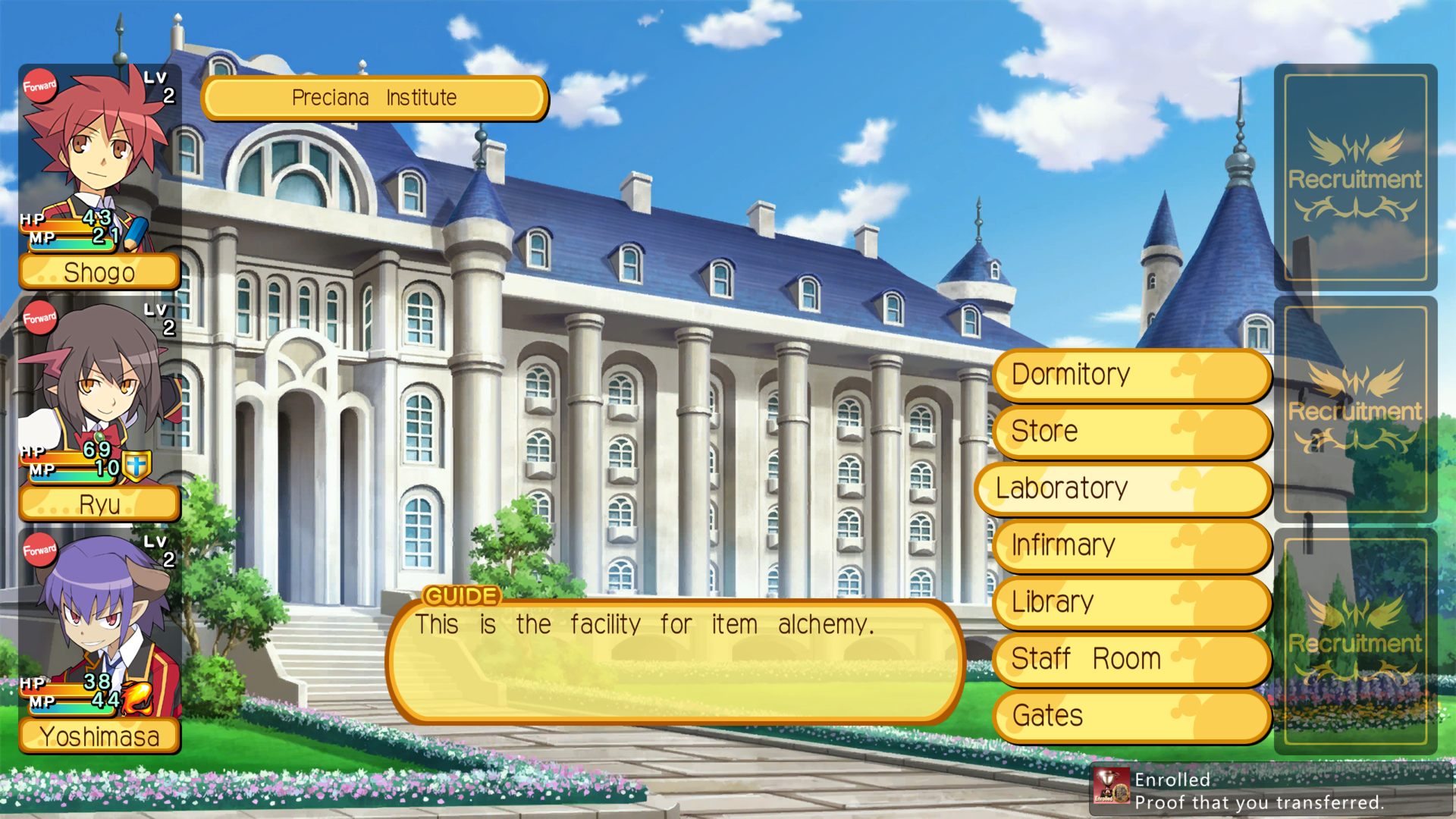Select the Laboratory menu entry
1456x819 pixels.
click(1124, 488)
